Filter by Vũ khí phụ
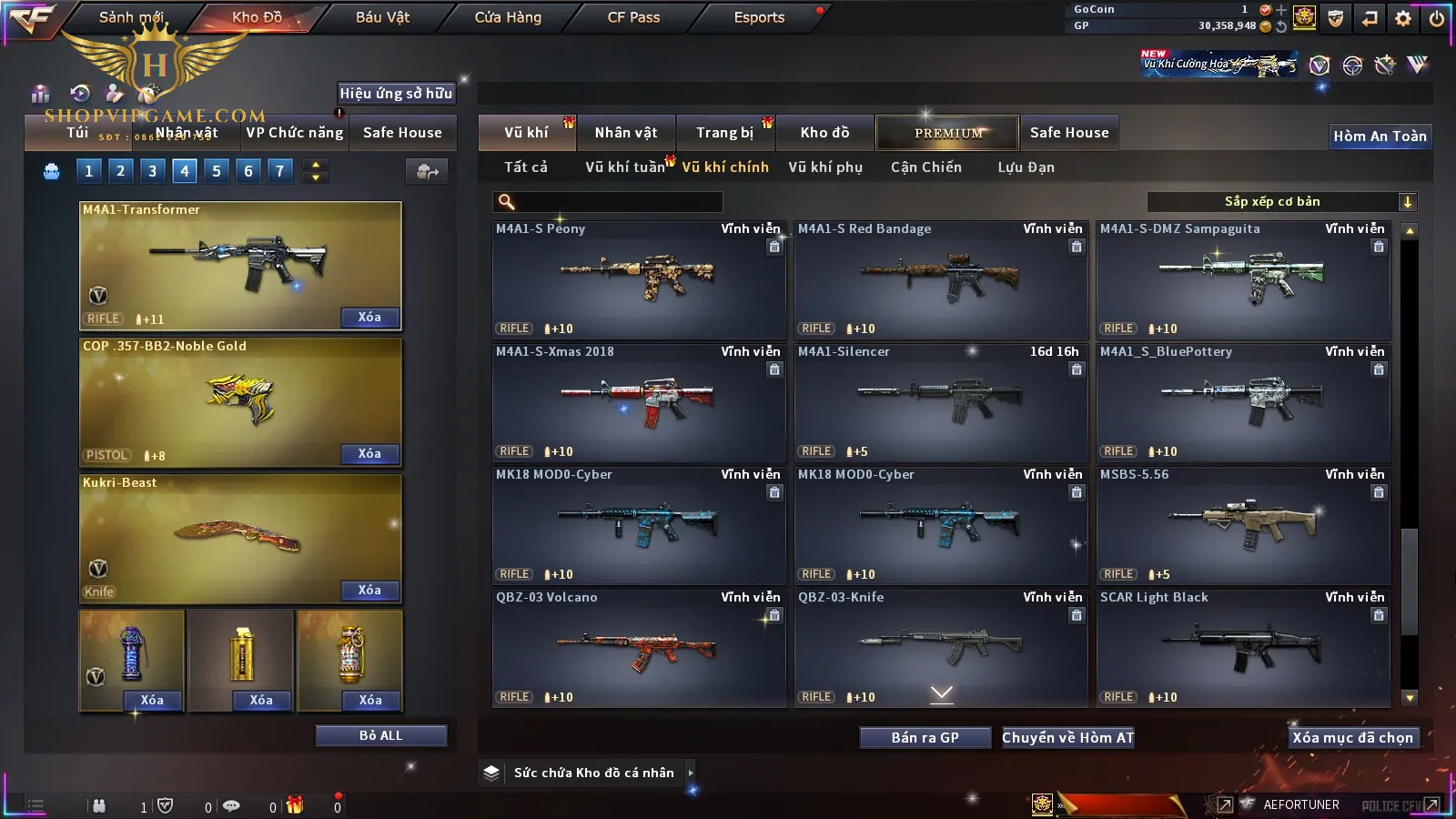 (x=825, y=167)
